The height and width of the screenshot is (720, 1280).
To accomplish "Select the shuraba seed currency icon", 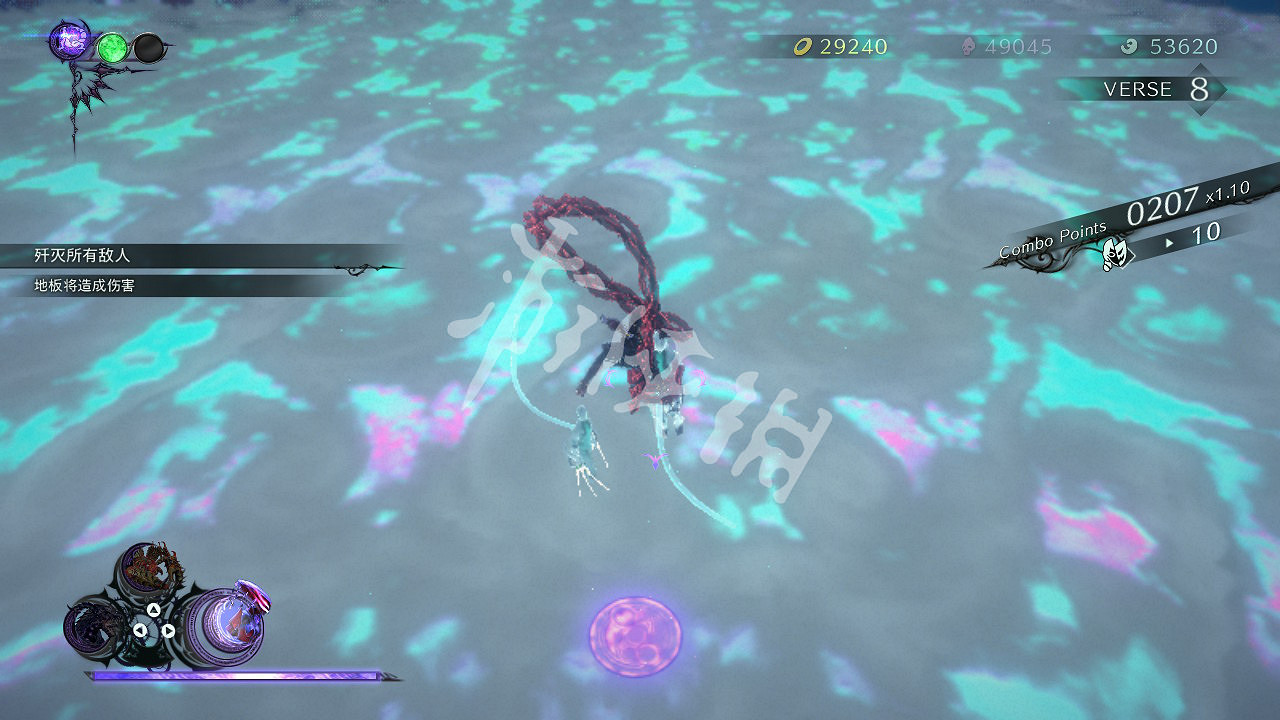I will 967,46.
